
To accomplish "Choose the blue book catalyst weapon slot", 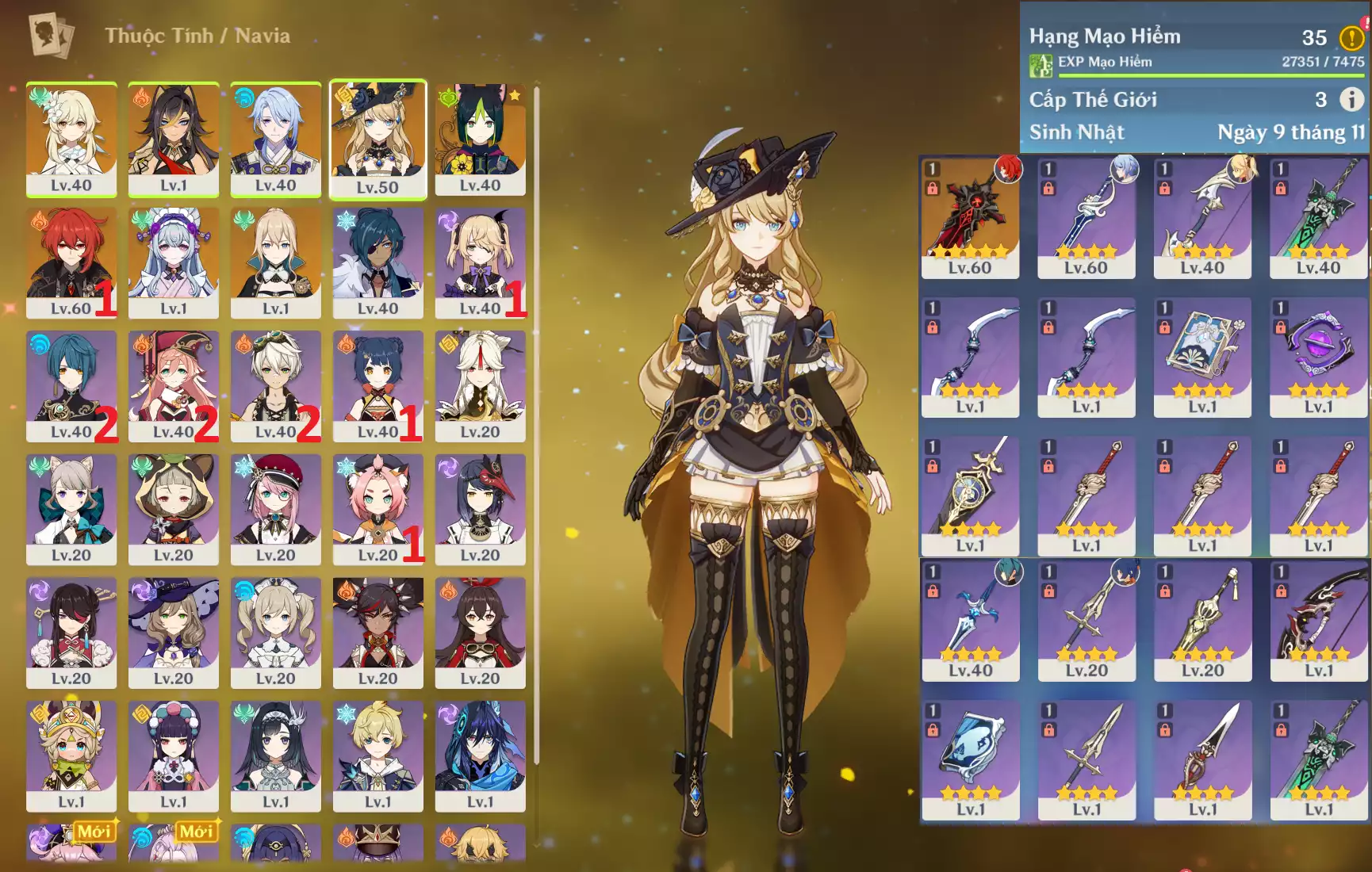I will click(1202, 357).
